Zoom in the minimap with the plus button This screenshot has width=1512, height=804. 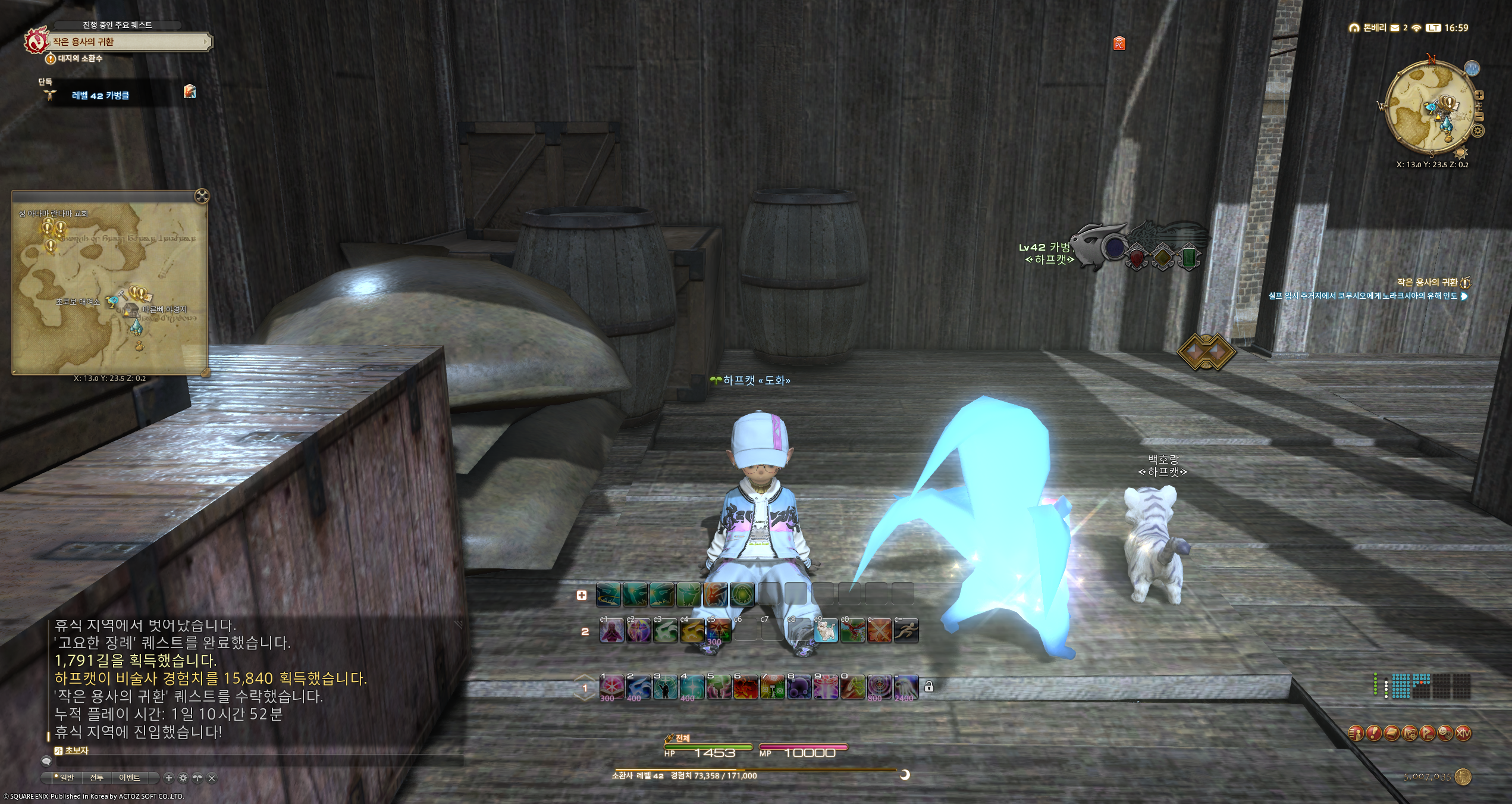[1479, 95]
